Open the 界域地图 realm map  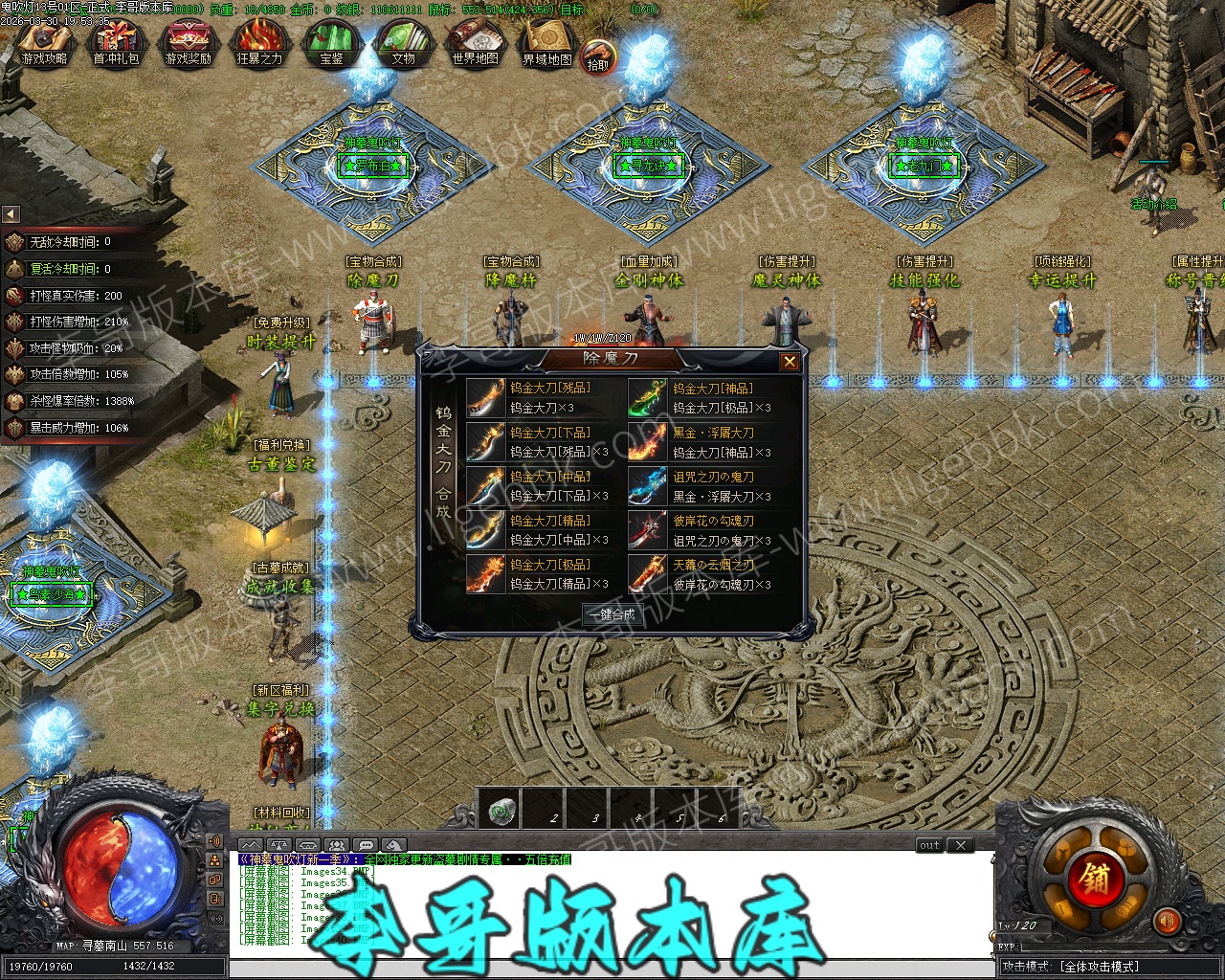pos(547,44)
